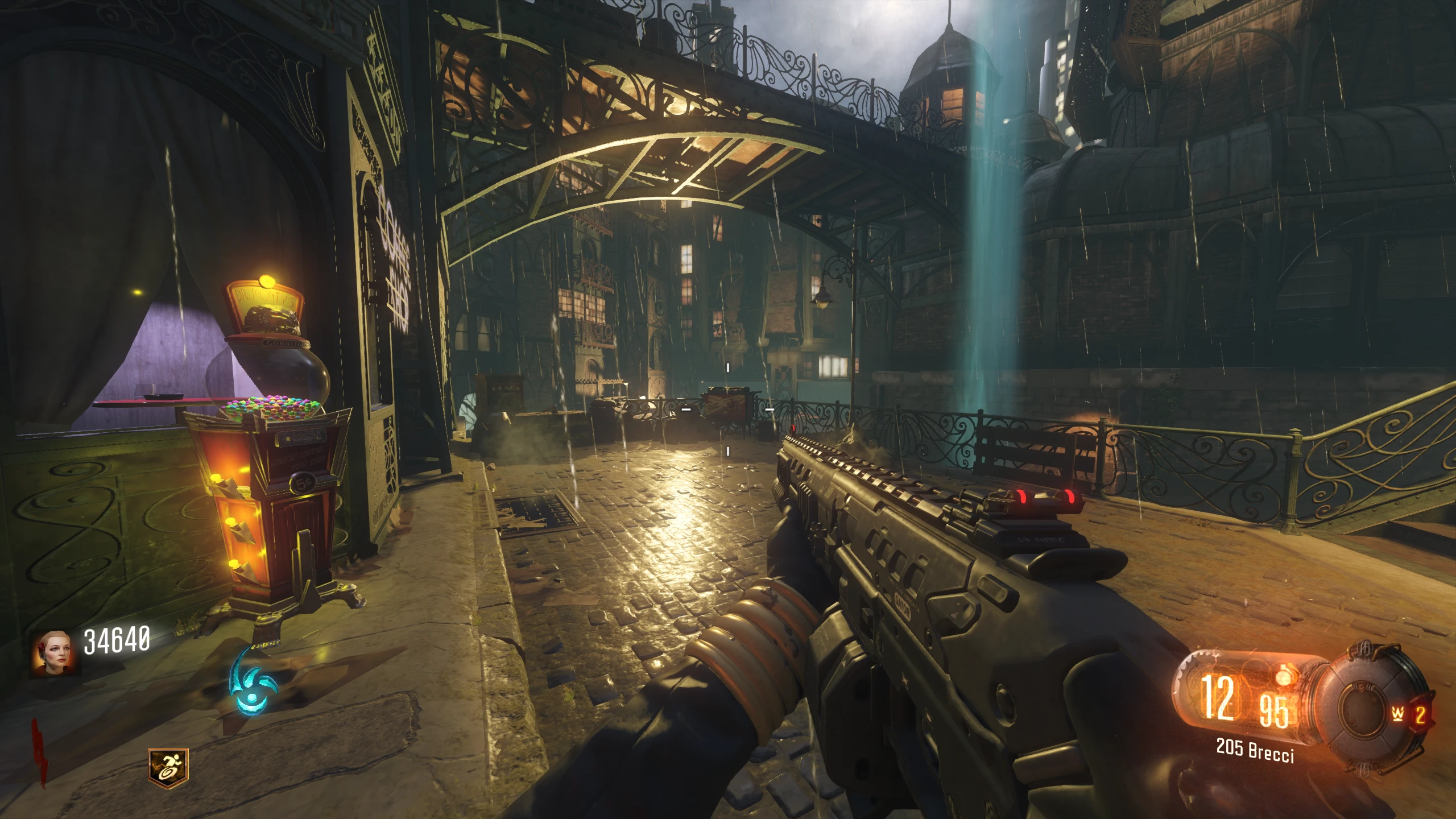Screen dimensions: 1456x819
Task: Click the circular special weapon dial
Action: (1363, 708)
